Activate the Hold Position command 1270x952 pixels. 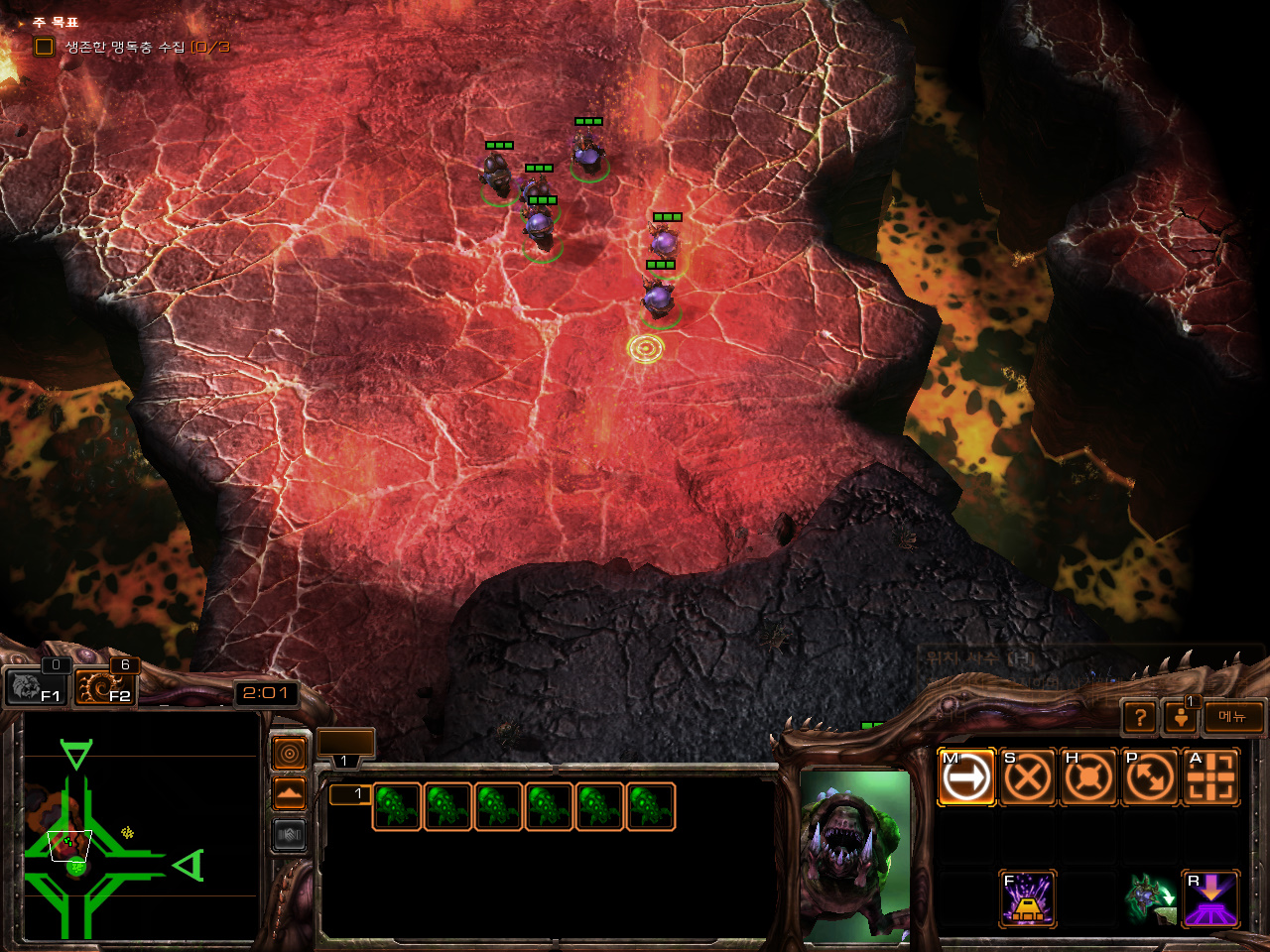(x=1088, y=776)
